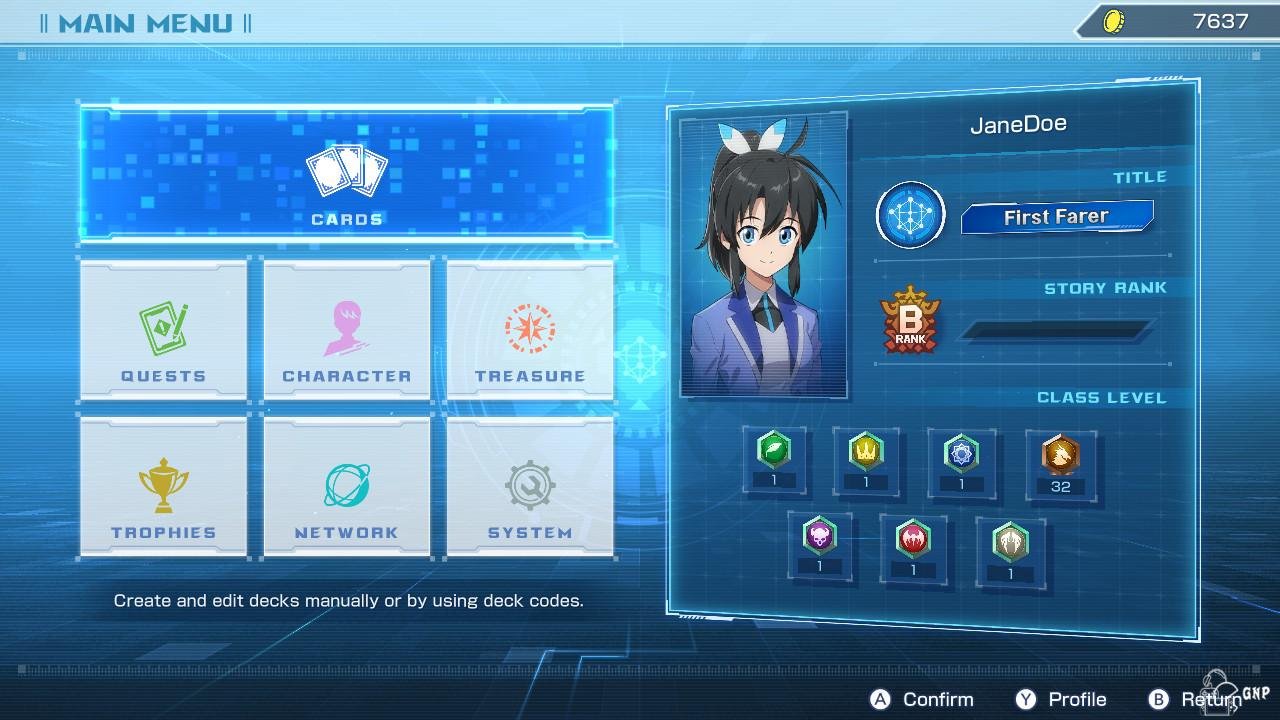Select the green leaf class icon
1280x720 pixels.
[774, 452]
